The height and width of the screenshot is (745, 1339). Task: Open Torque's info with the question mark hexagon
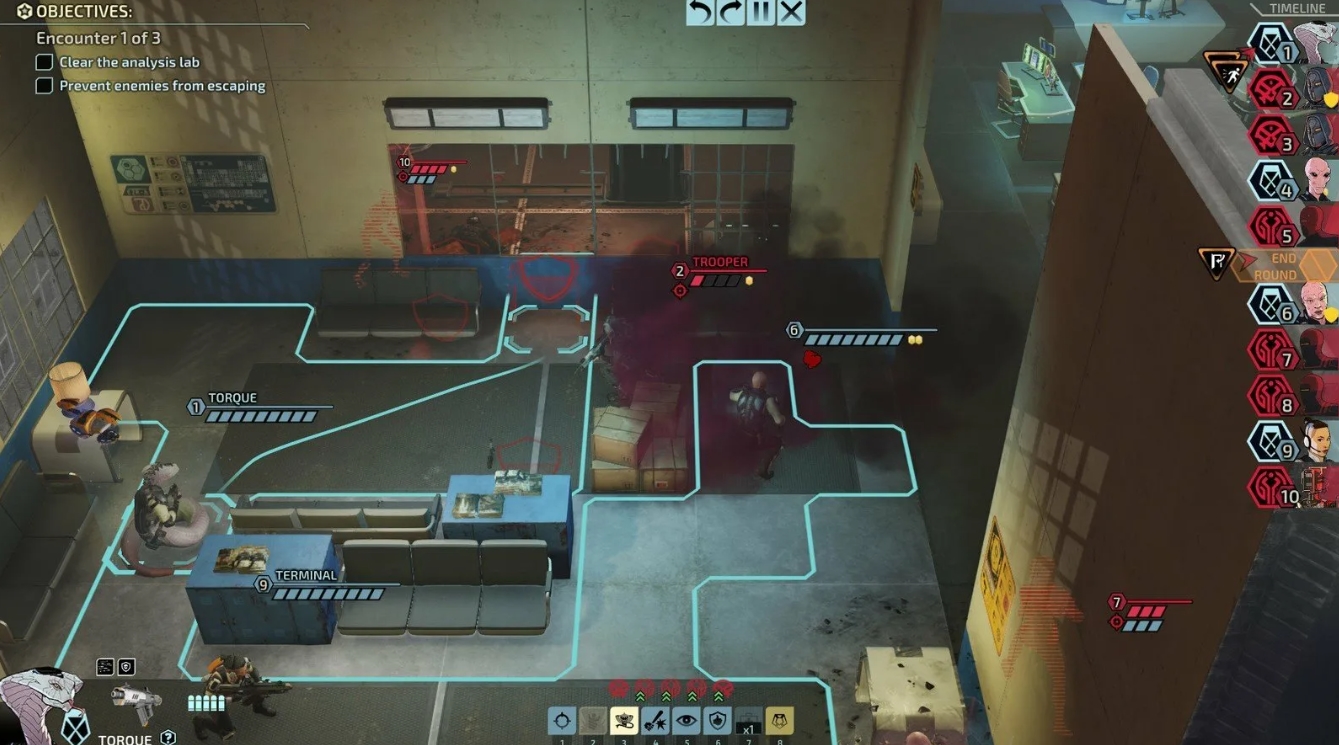167,737
